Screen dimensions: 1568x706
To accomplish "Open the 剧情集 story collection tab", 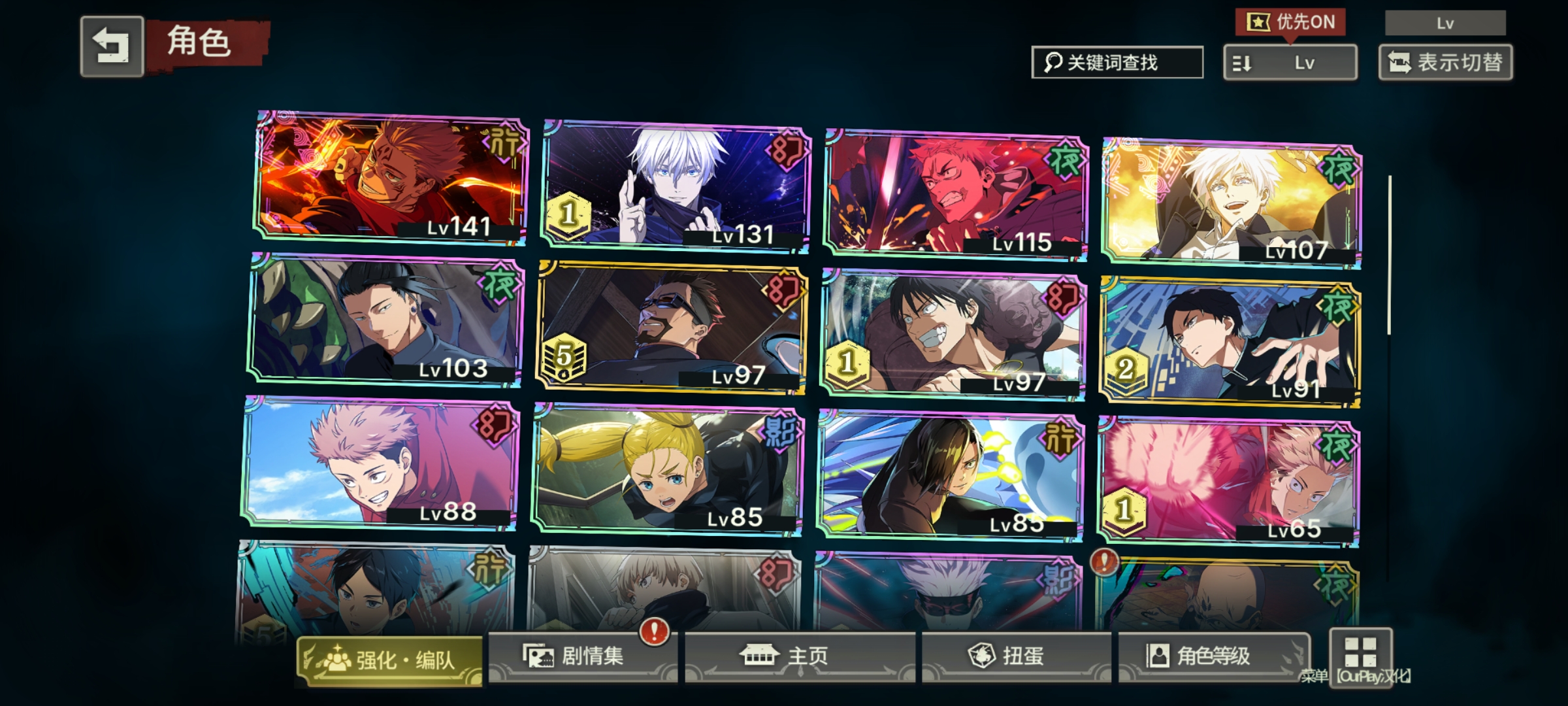I will coord(583,656).
